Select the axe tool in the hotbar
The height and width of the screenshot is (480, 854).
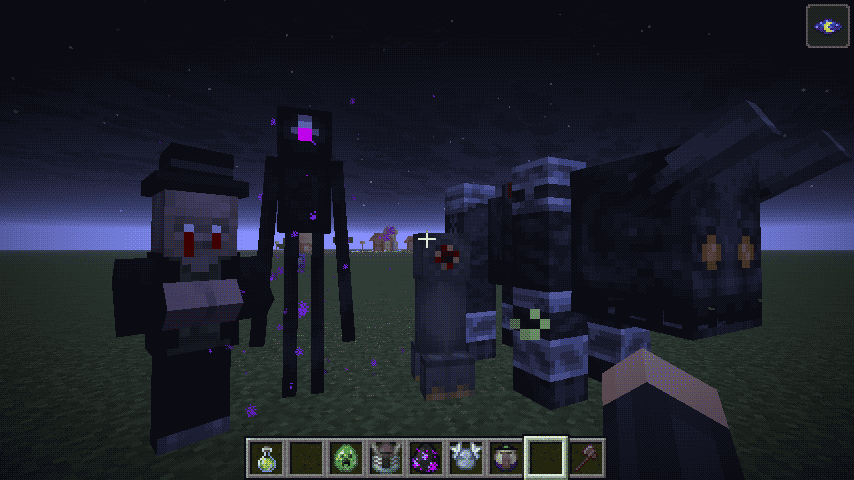point(586,458)
